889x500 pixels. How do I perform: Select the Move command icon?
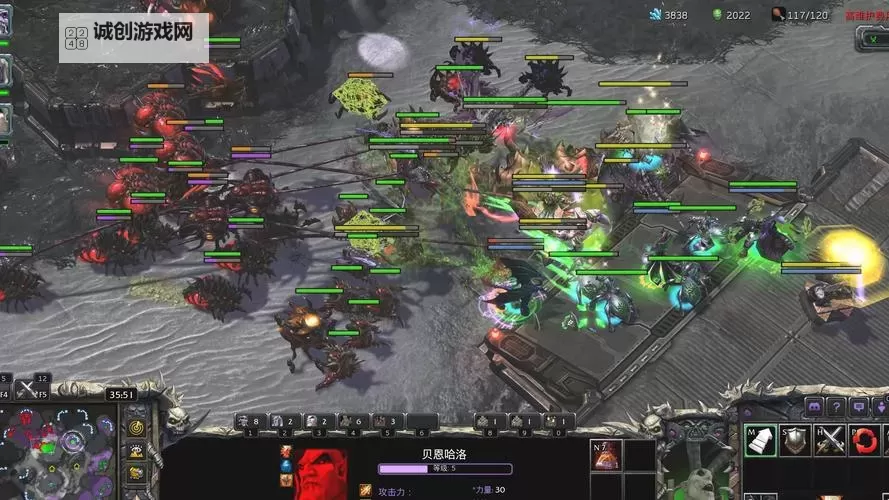pos(761,440)
